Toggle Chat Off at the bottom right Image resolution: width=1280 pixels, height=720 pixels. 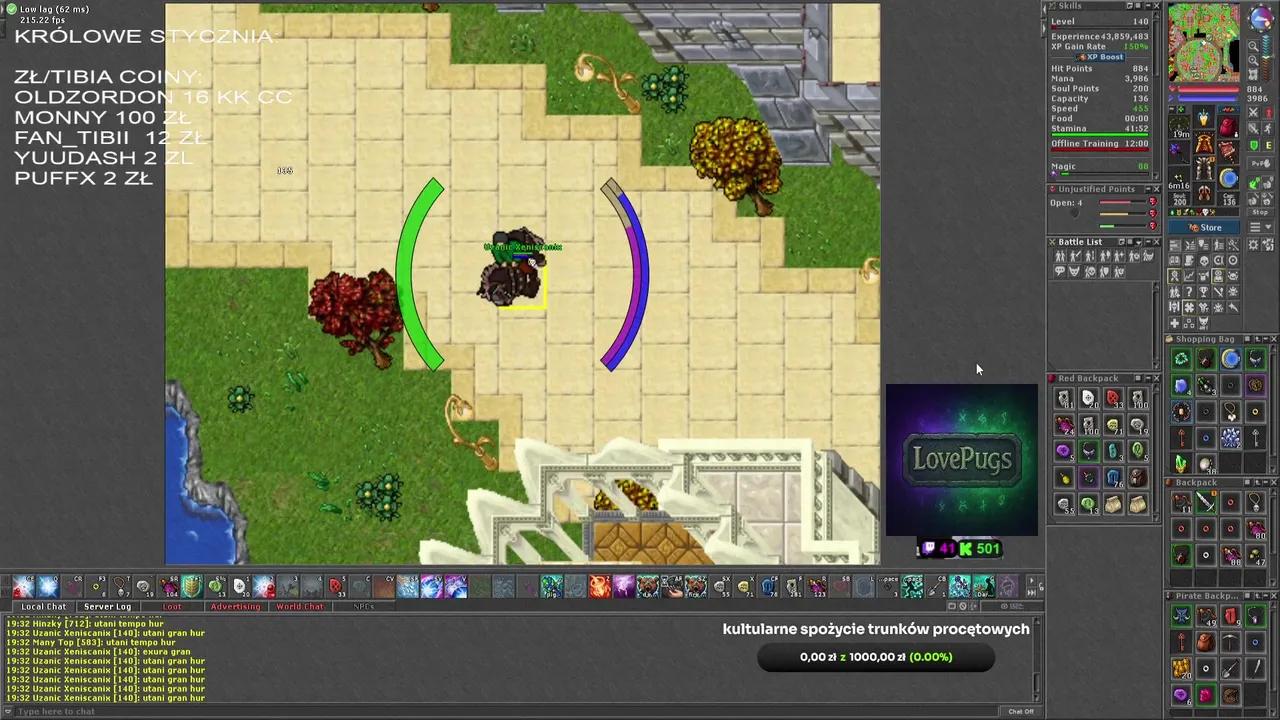pyautogui.click(x=1021, y=711)
